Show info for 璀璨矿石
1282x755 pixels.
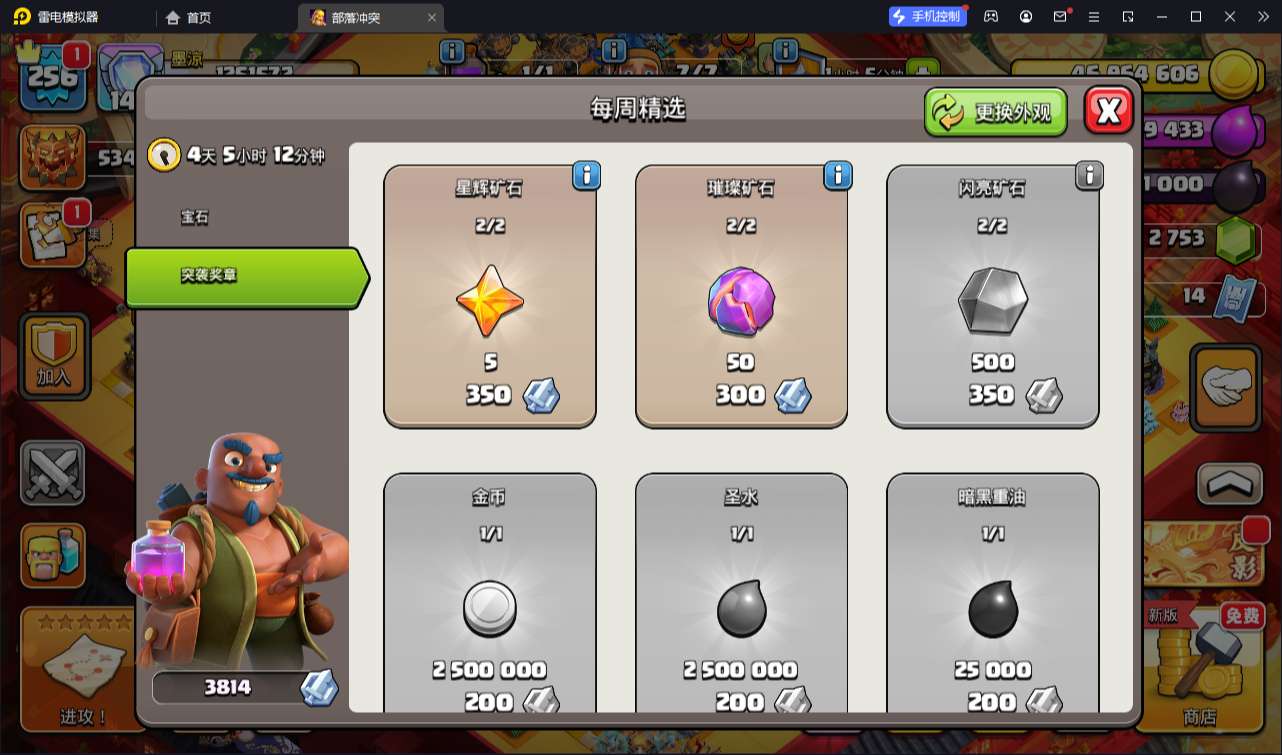tap(837, 176)
